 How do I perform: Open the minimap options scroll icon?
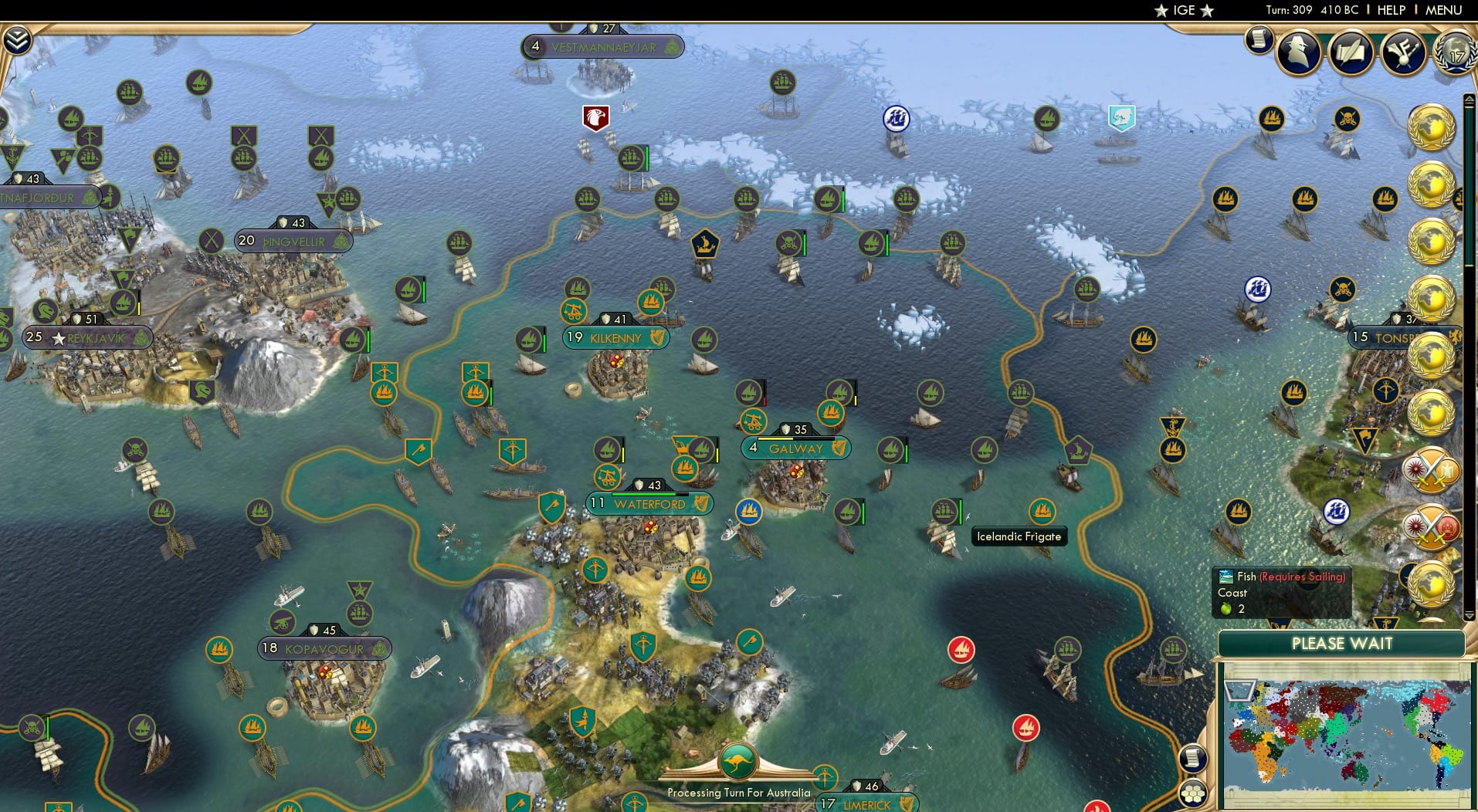pyautogui.click(x=1193, y=759)
